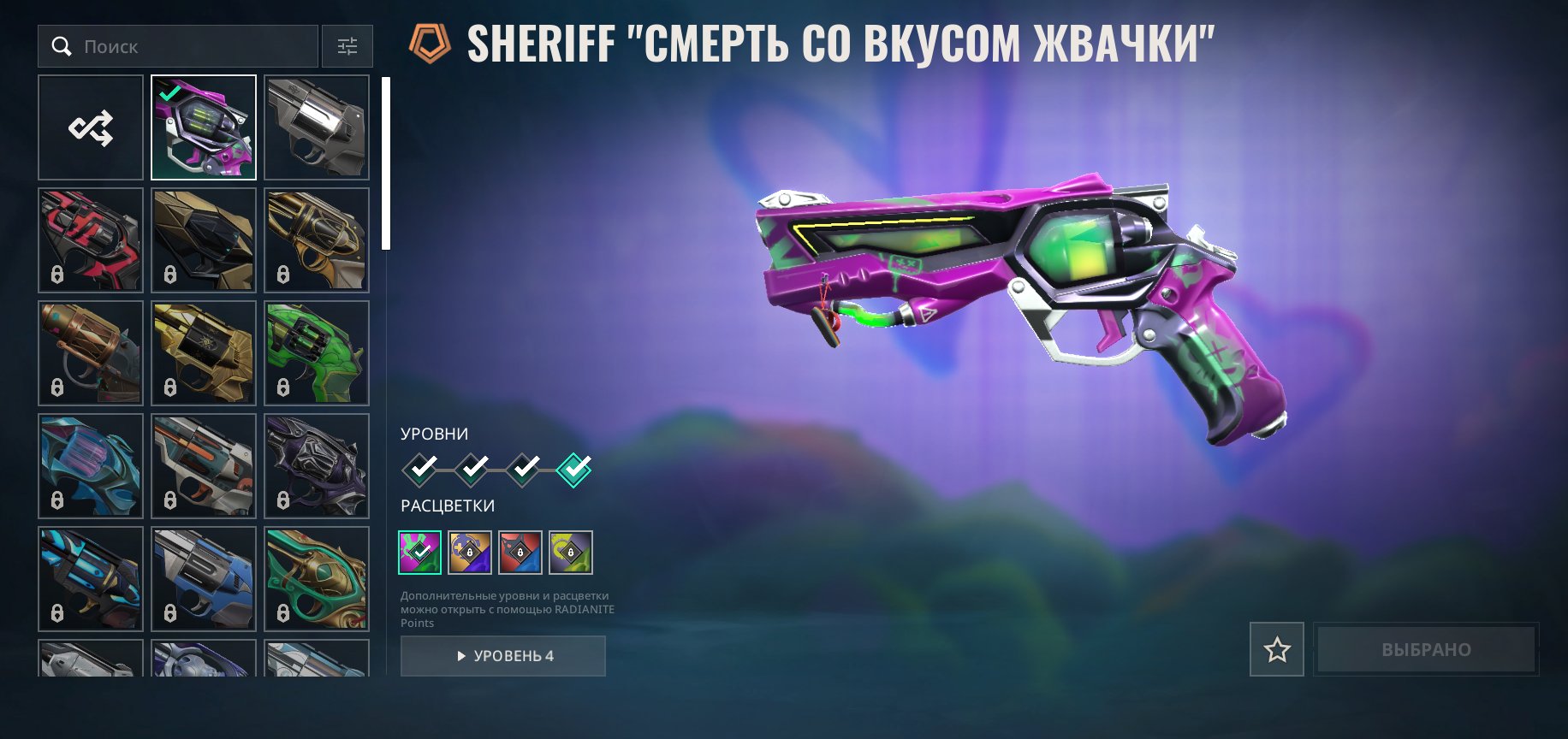Select the pink and green variant swatch
Image resolution: width=1568 pixels, height=739 pixels.
pyautogui.click(x=420, y=553)
